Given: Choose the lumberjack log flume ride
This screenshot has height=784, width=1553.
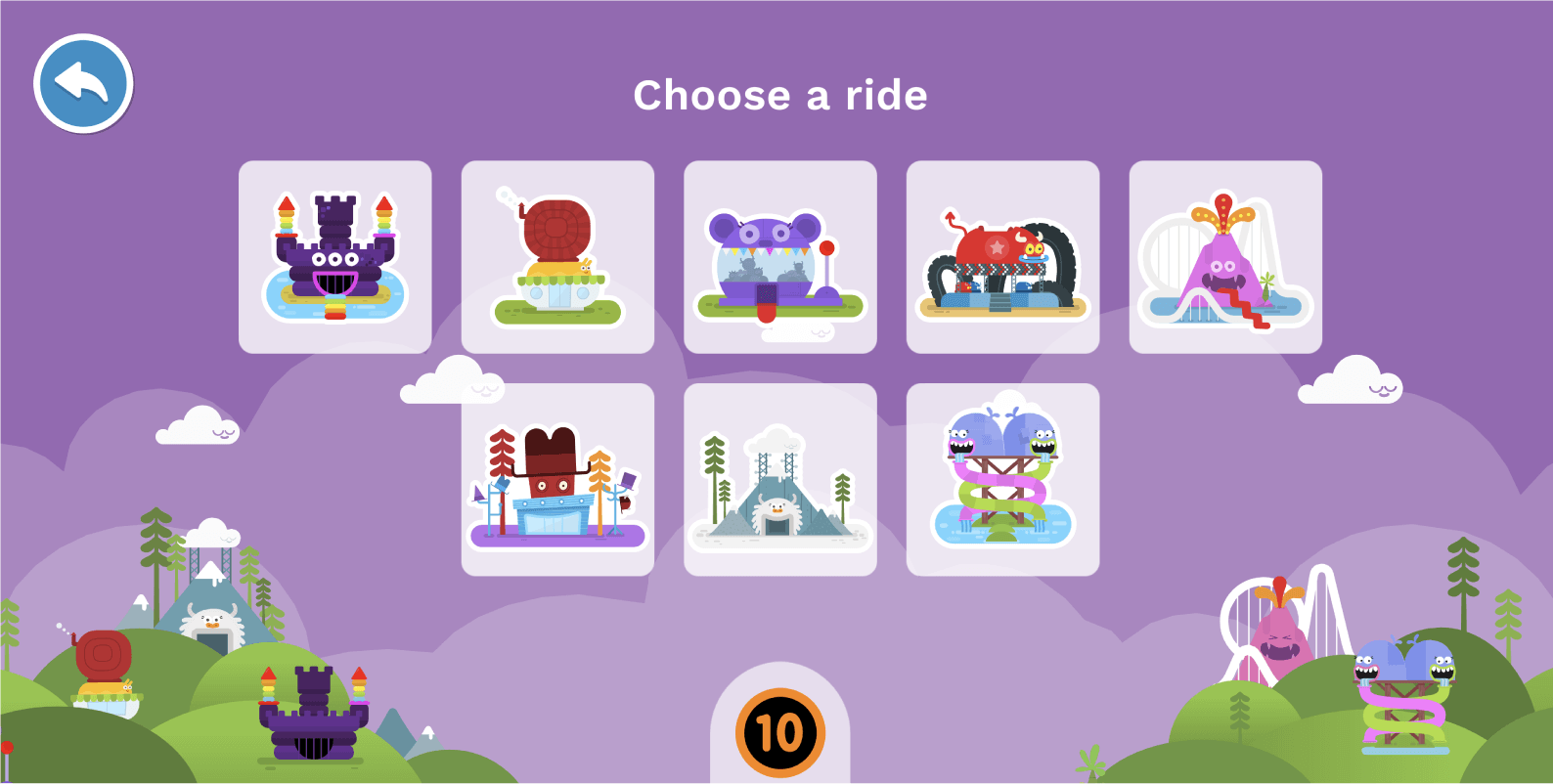Looking at the screenshot, I should point(557,476).
